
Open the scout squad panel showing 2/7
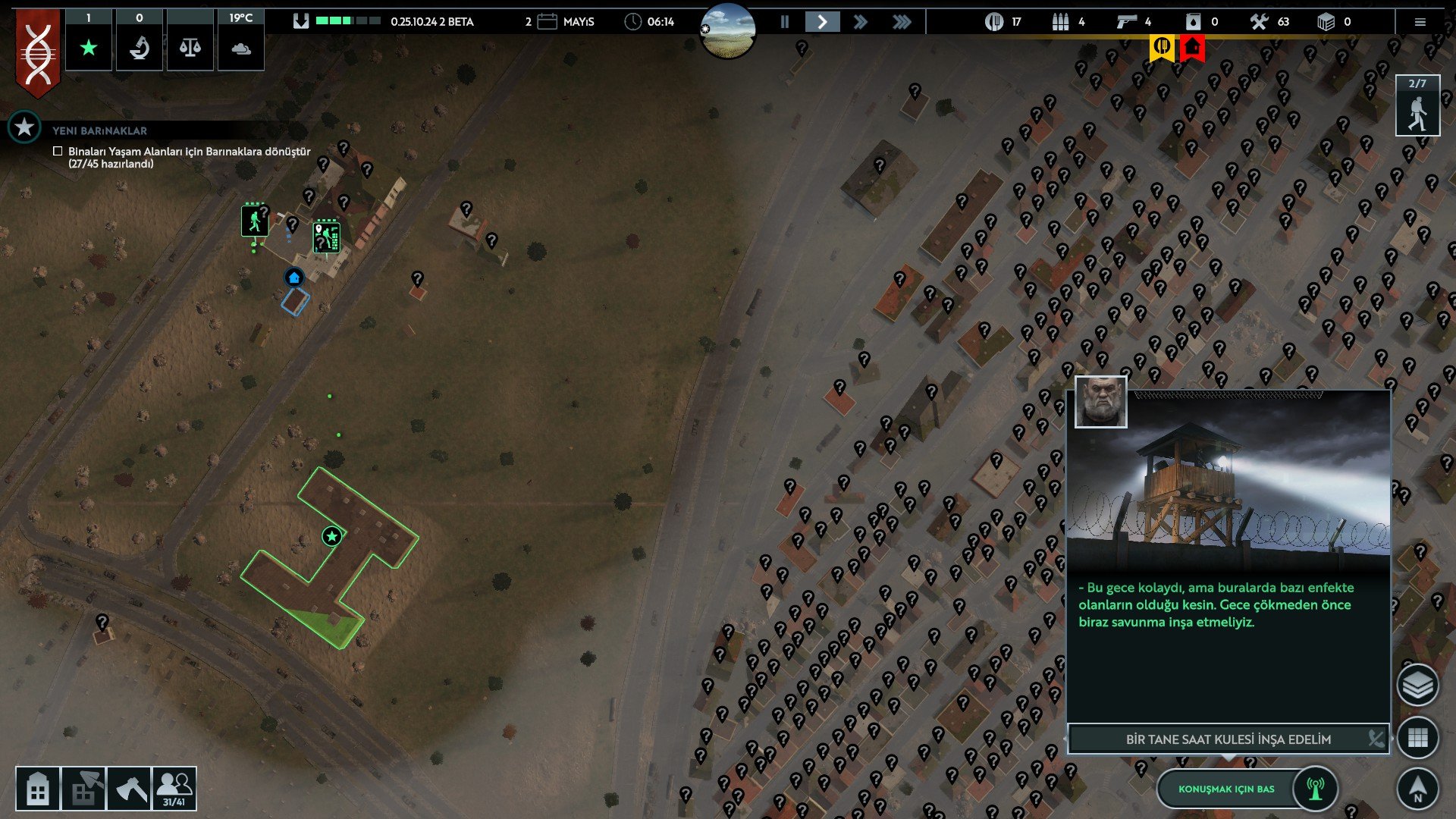(x=1417, y=106)
